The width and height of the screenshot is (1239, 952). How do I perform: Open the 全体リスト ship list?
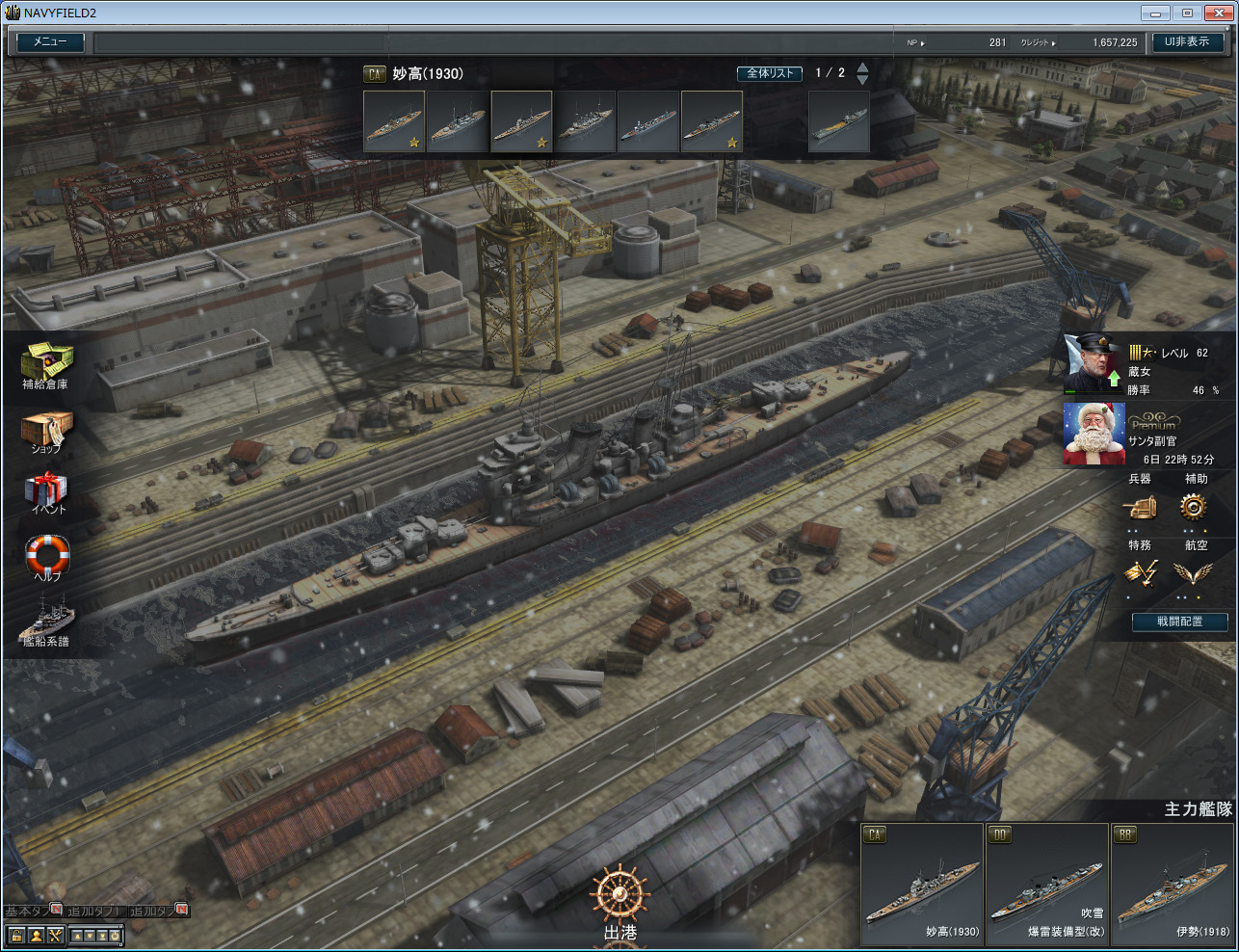pyautogui.click(x=770, y=73)
